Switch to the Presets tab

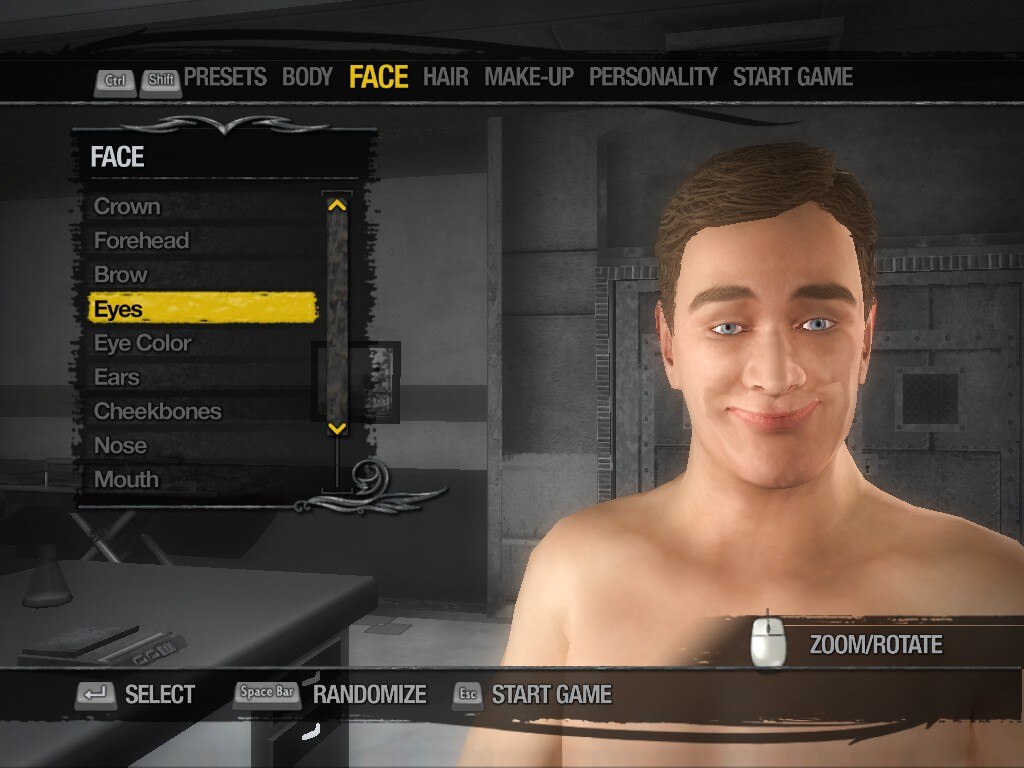[x=225, y=77]
